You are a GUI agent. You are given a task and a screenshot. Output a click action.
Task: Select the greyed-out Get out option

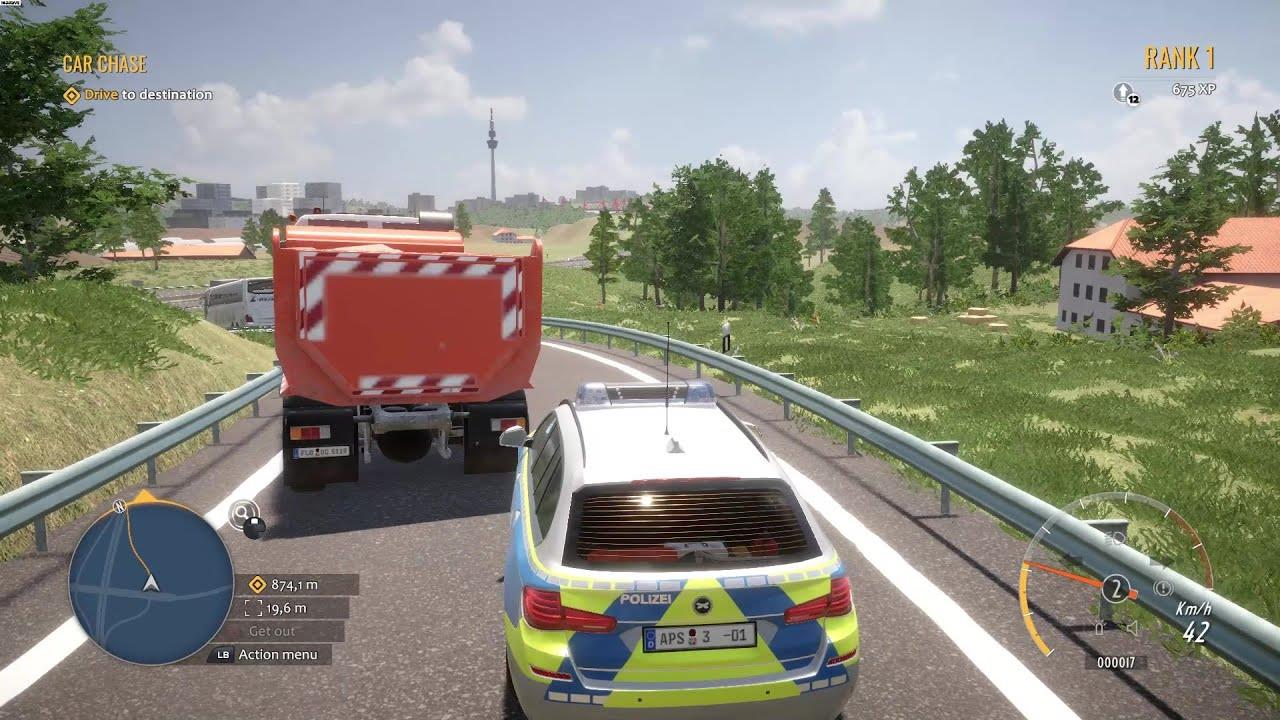click(272, 631)
